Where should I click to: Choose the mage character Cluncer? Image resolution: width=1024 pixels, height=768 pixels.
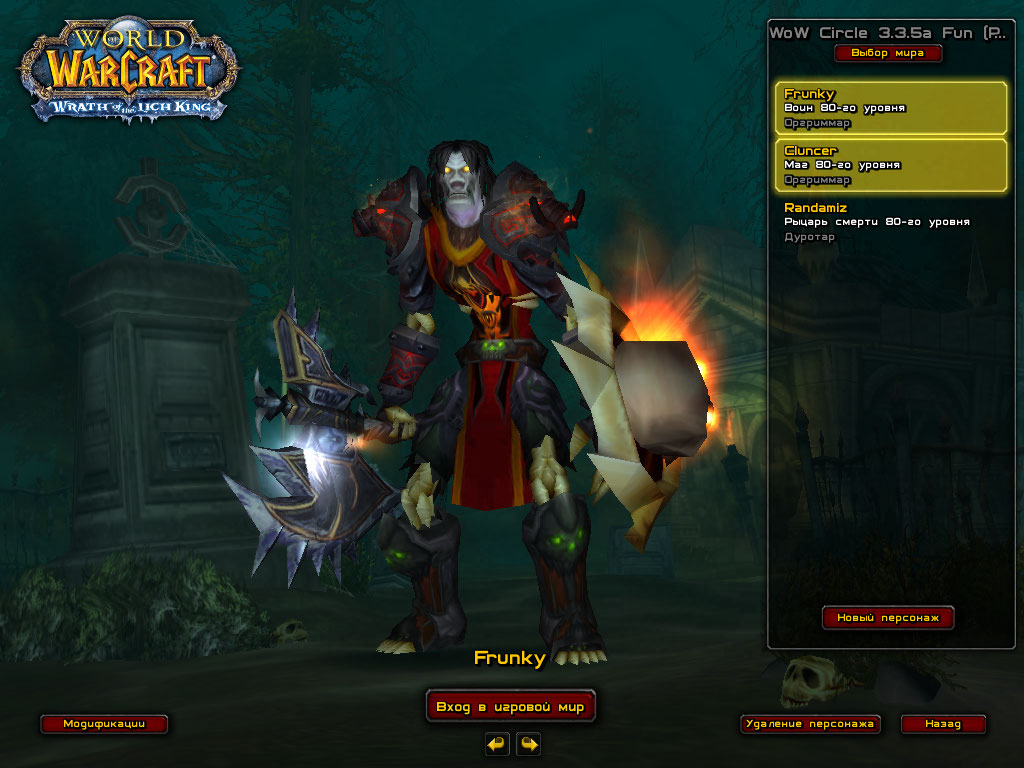click(x=890, y=165)
